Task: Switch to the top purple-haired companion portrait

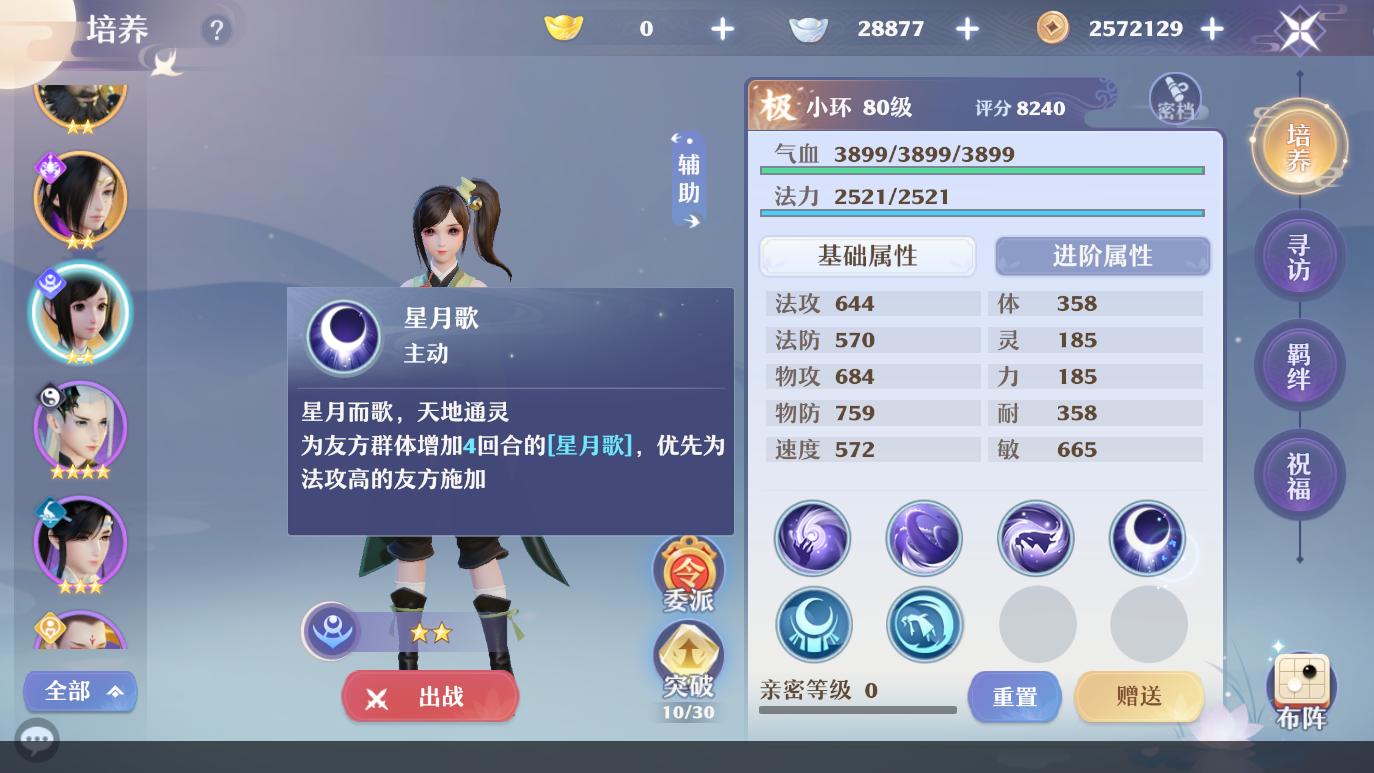Action: point(80,197)
